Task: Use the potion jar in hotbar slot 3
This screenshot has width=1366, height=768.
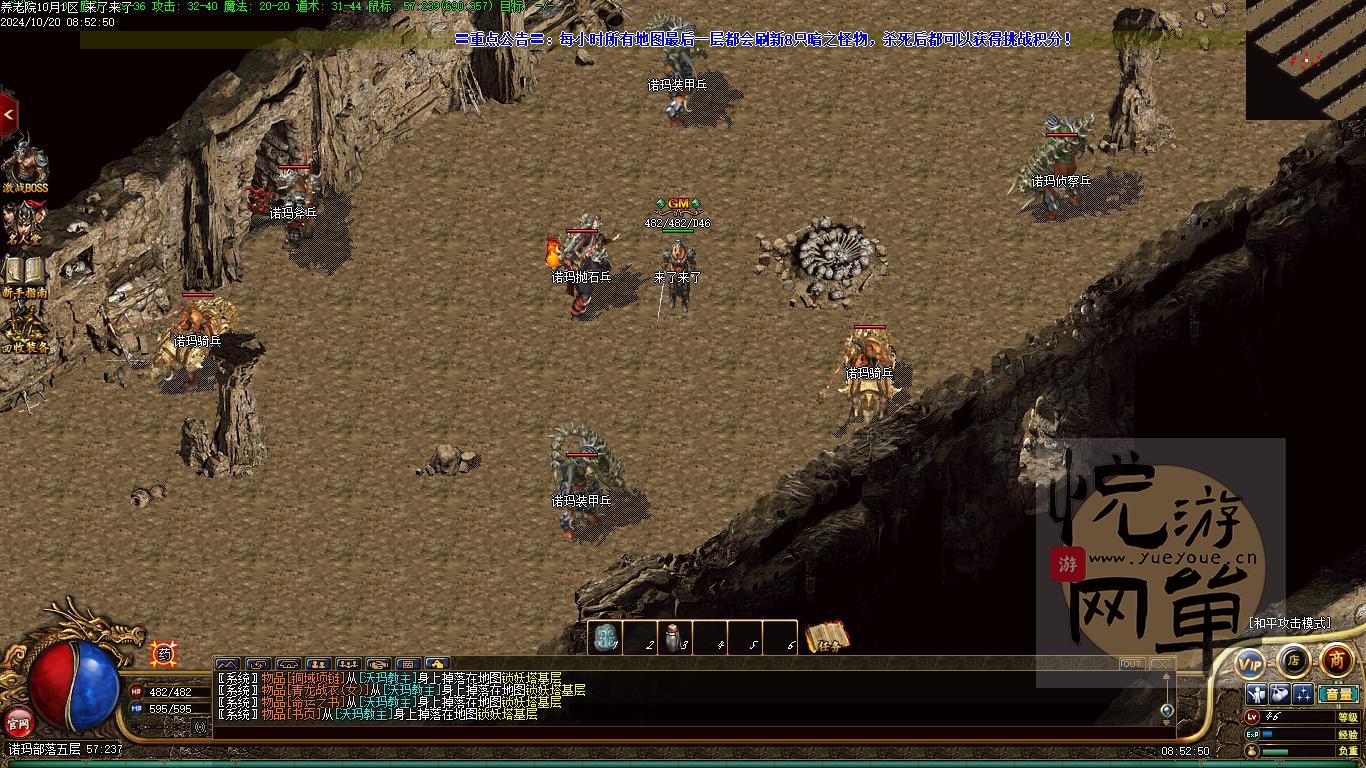Action: point(674,638)
